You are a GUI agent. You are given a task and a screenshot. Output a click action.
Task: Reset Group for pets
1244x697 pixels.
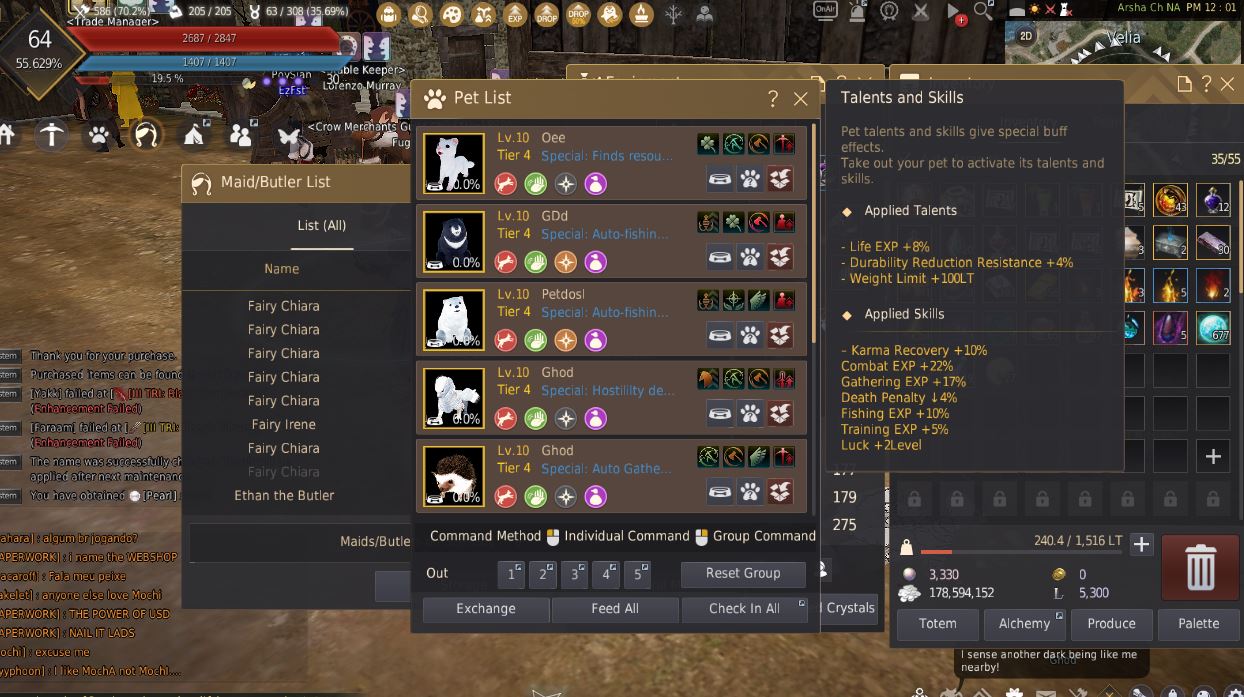[x=743, y=573]
